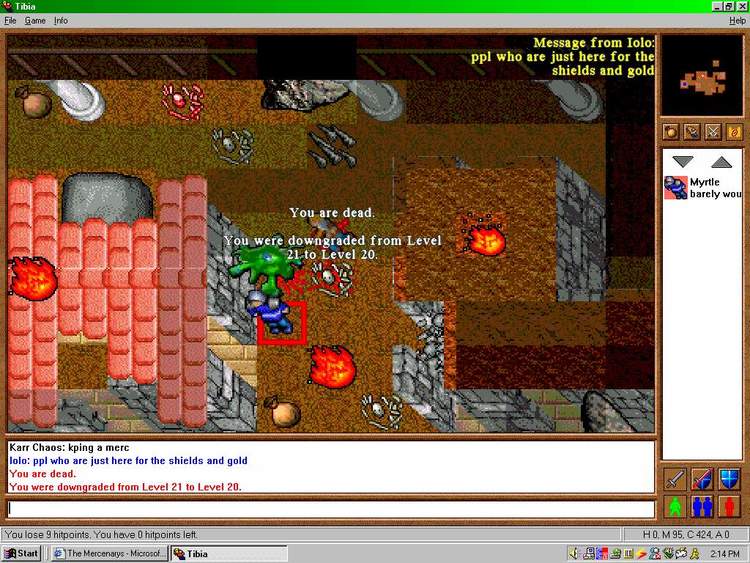Screen dimensions: 750x563
Task: Open the Info menu
Action: point(61,20)
